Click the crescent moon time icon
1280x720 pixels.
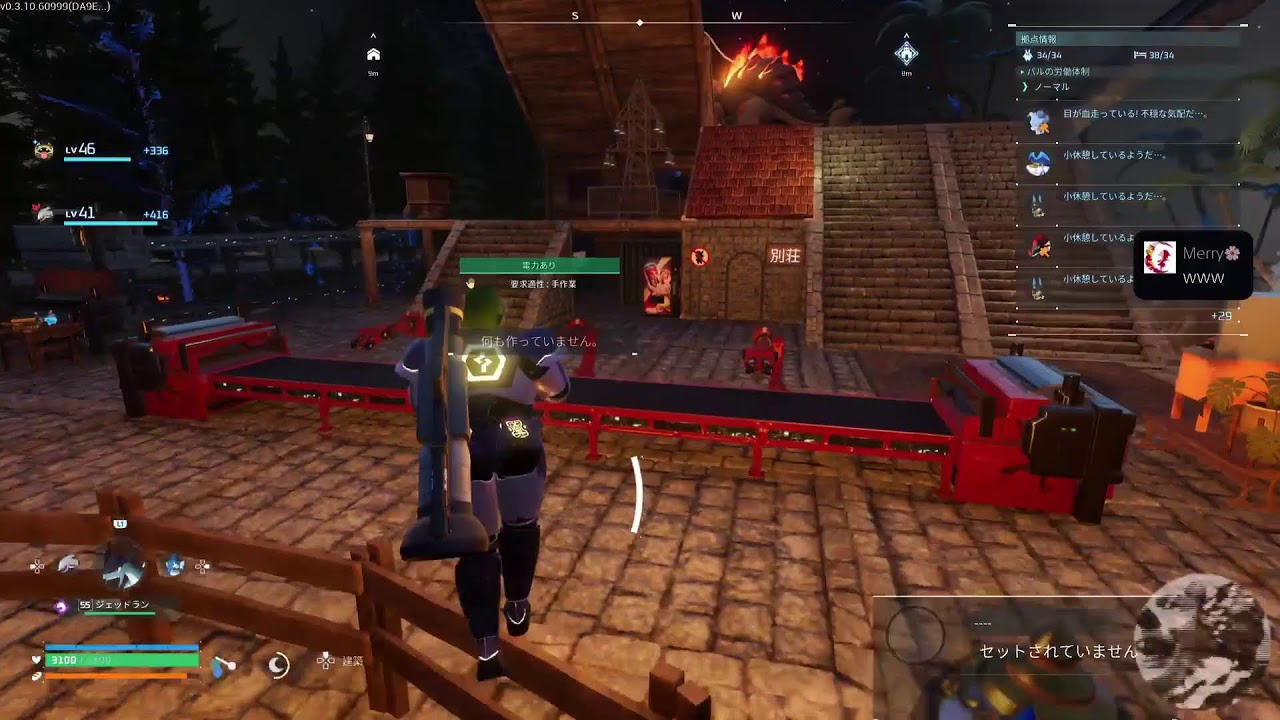click(x=278, y=663)
